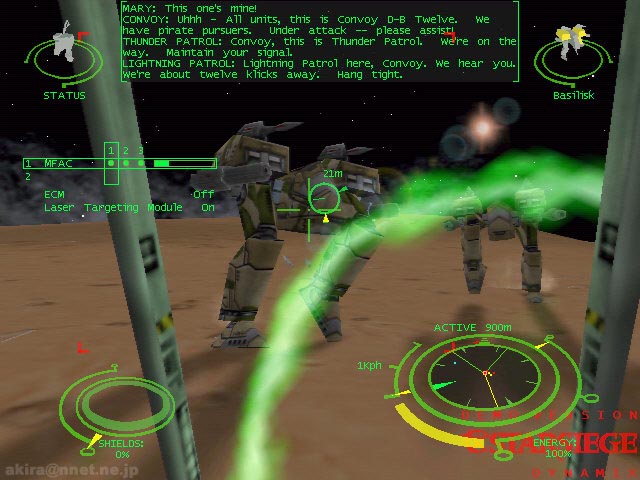Toggle the ECM component

(128, 194)
